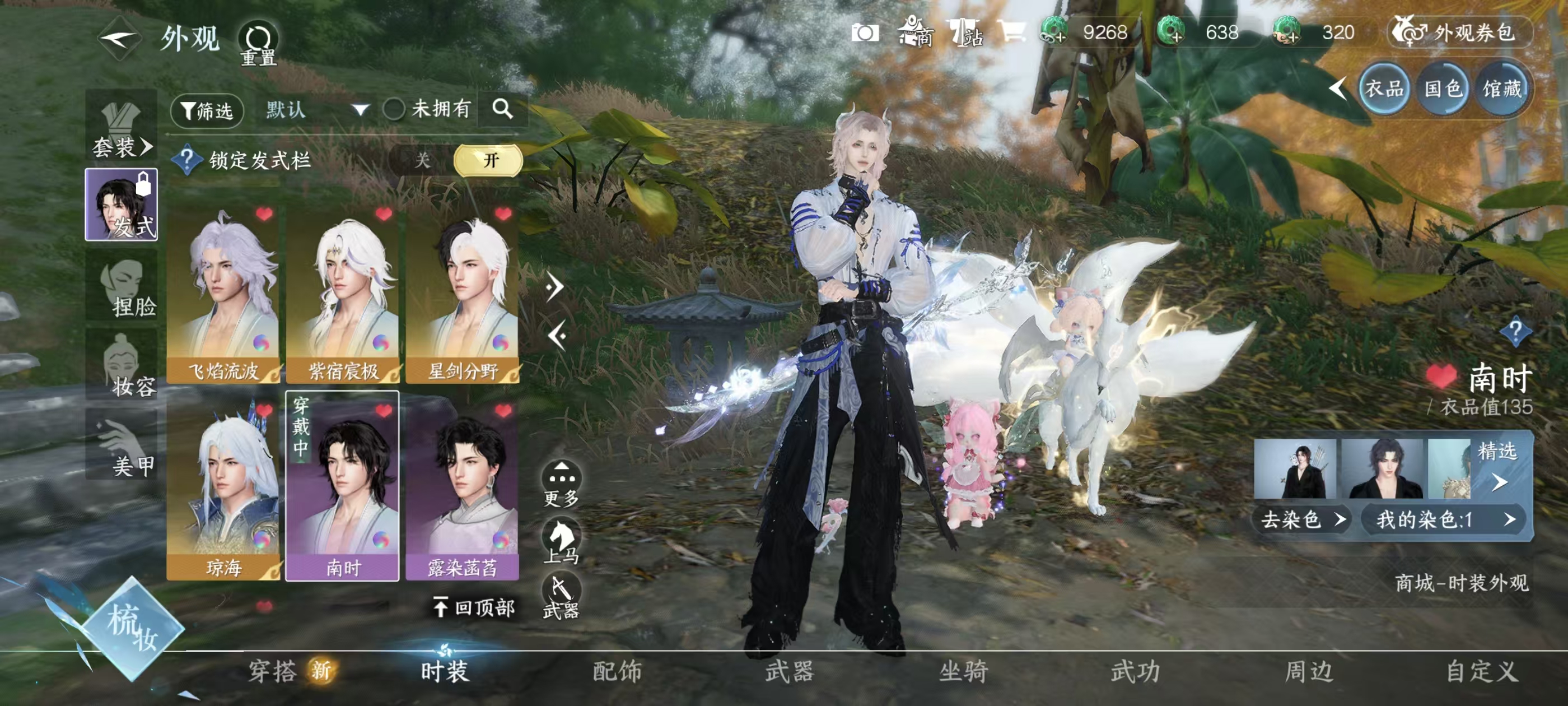
Task: Open the 默认 sorting dropdown
Action: [x=316, y=111]
